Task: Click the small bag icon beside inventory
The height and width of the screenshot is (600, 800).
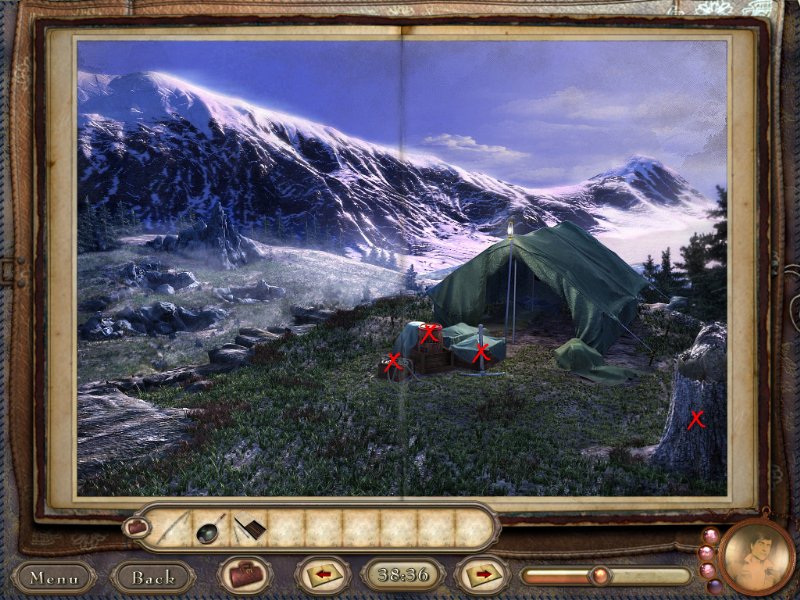Action: [x=136, y=526]
